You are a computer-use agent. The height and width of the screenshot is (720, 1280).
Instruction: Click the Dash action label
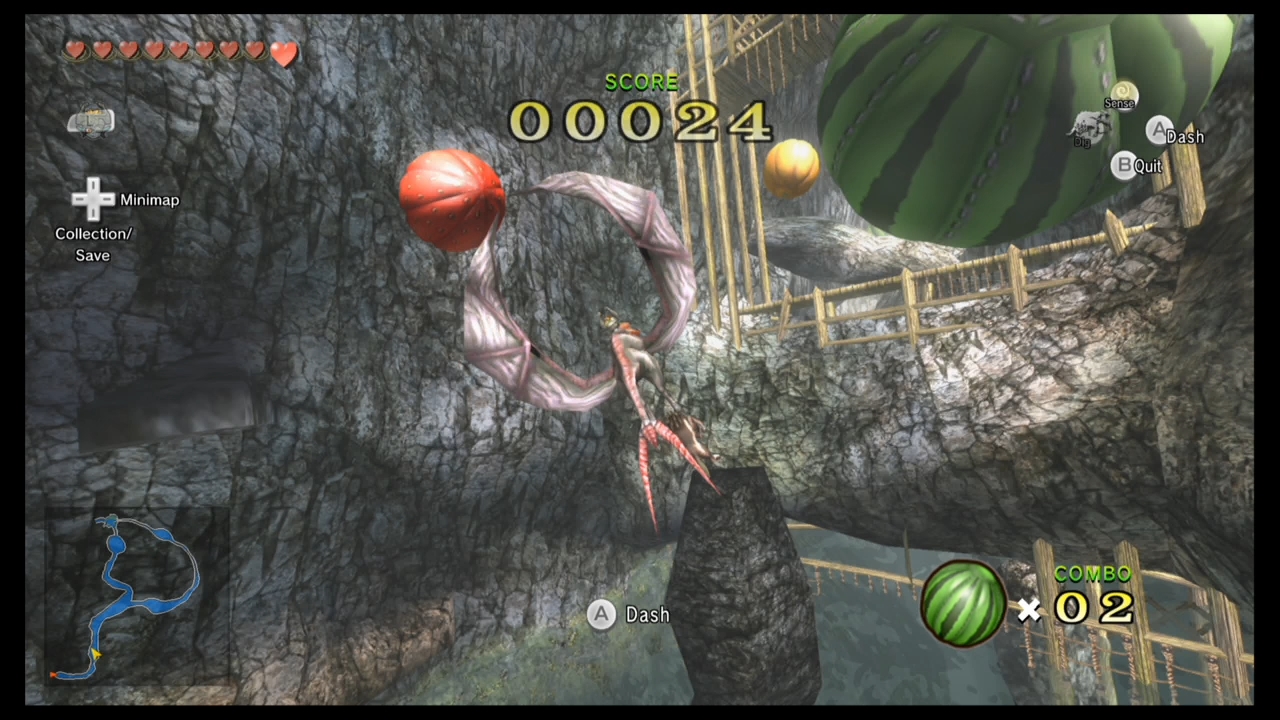point(646,614)
